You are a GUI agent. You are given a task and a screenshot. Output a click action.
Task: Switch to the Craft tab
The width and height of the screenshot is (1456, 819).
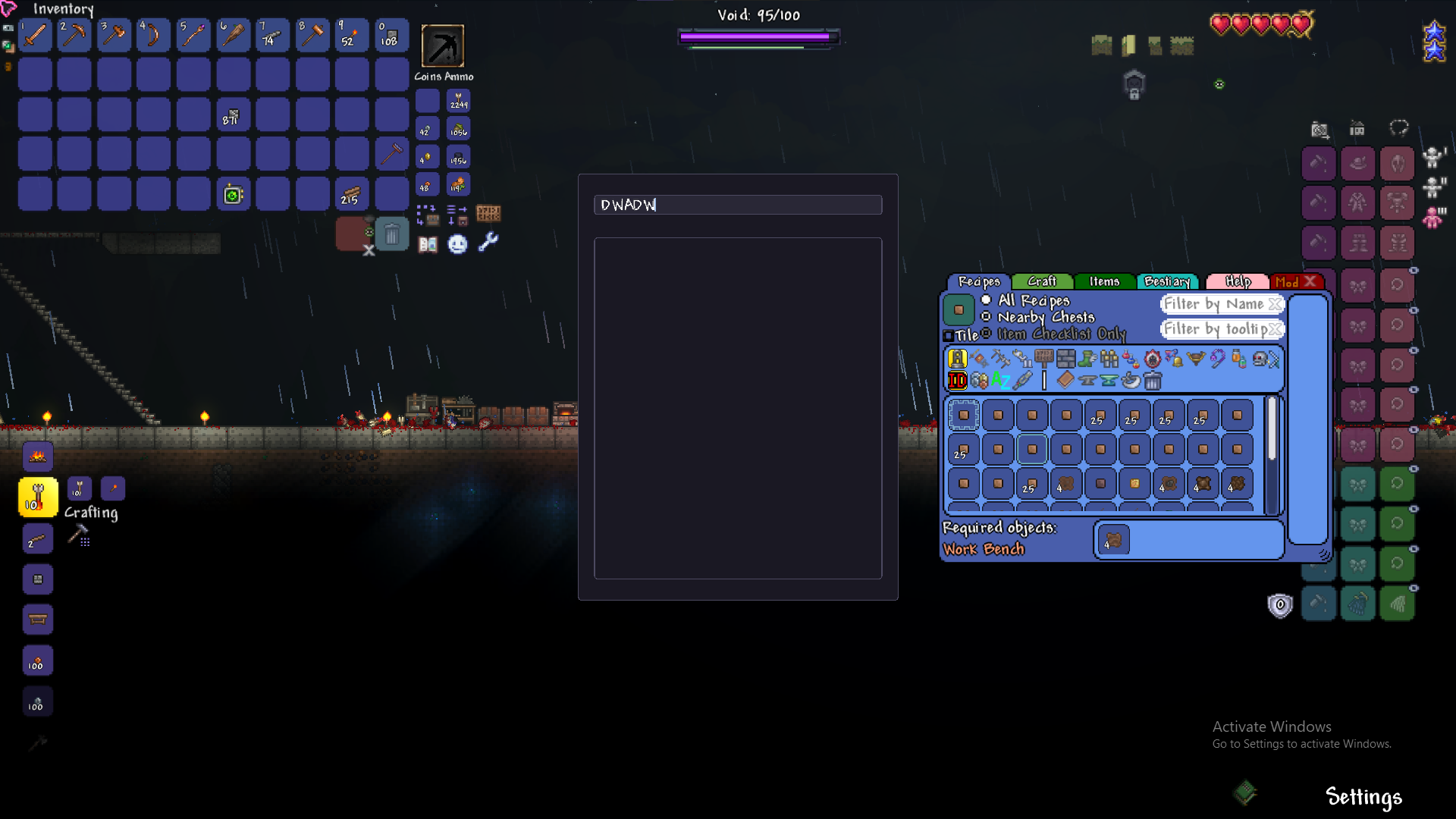click(1042, 281)
